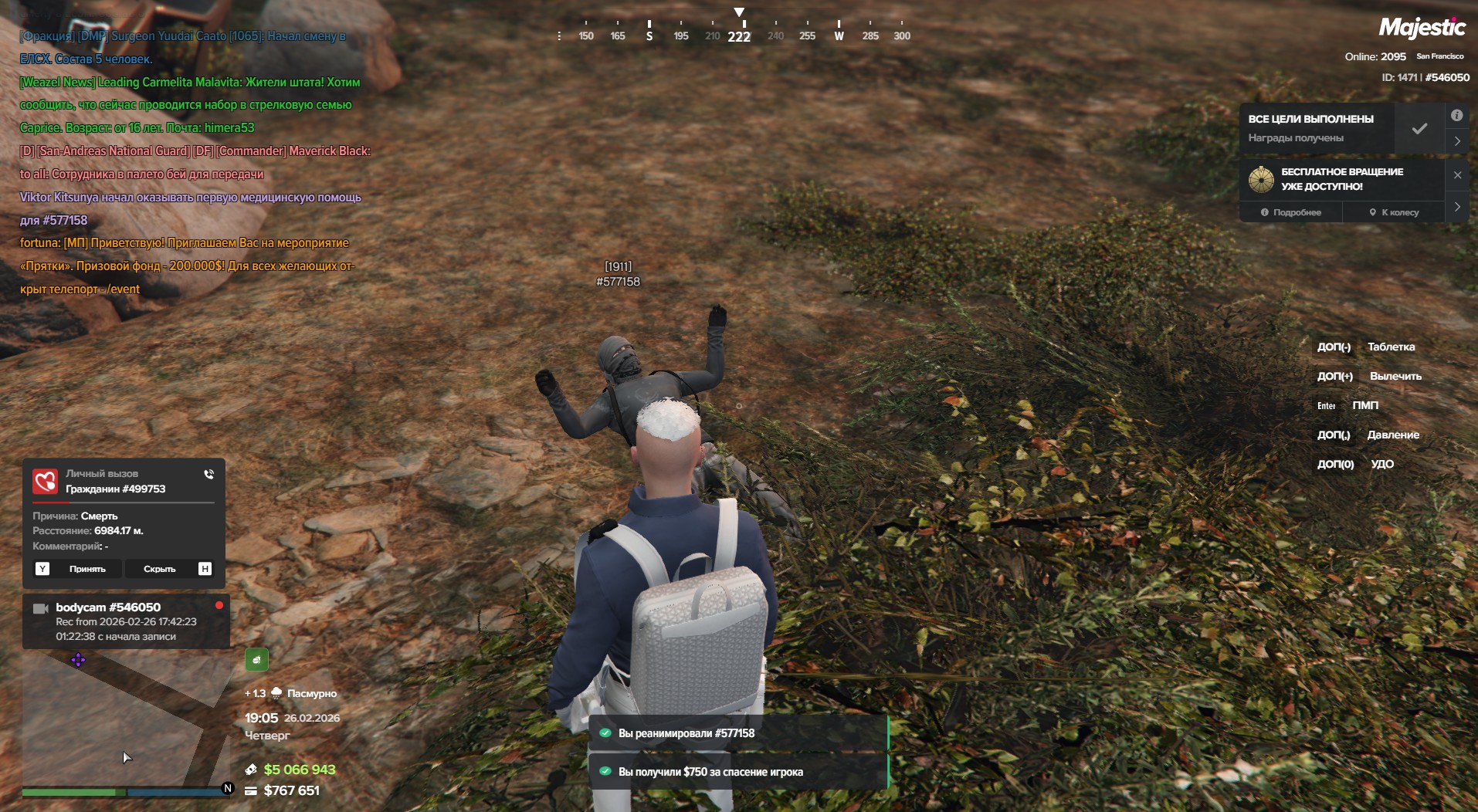This screenshot has width=1478, height=812.
Task: Select the bodycam #546050 recording panel
Action: point(126,621)
